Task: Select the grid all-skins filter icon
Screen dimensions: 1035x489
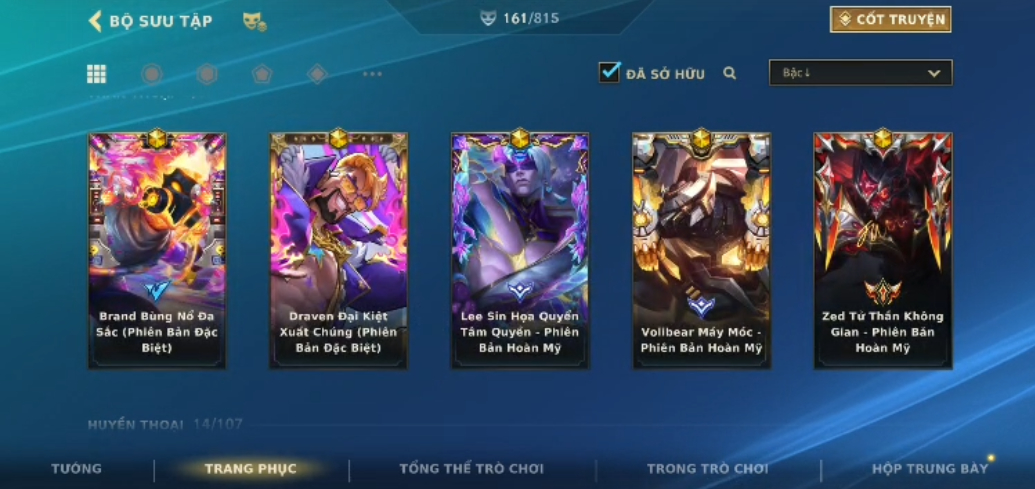Action: [x=97, y=74]
